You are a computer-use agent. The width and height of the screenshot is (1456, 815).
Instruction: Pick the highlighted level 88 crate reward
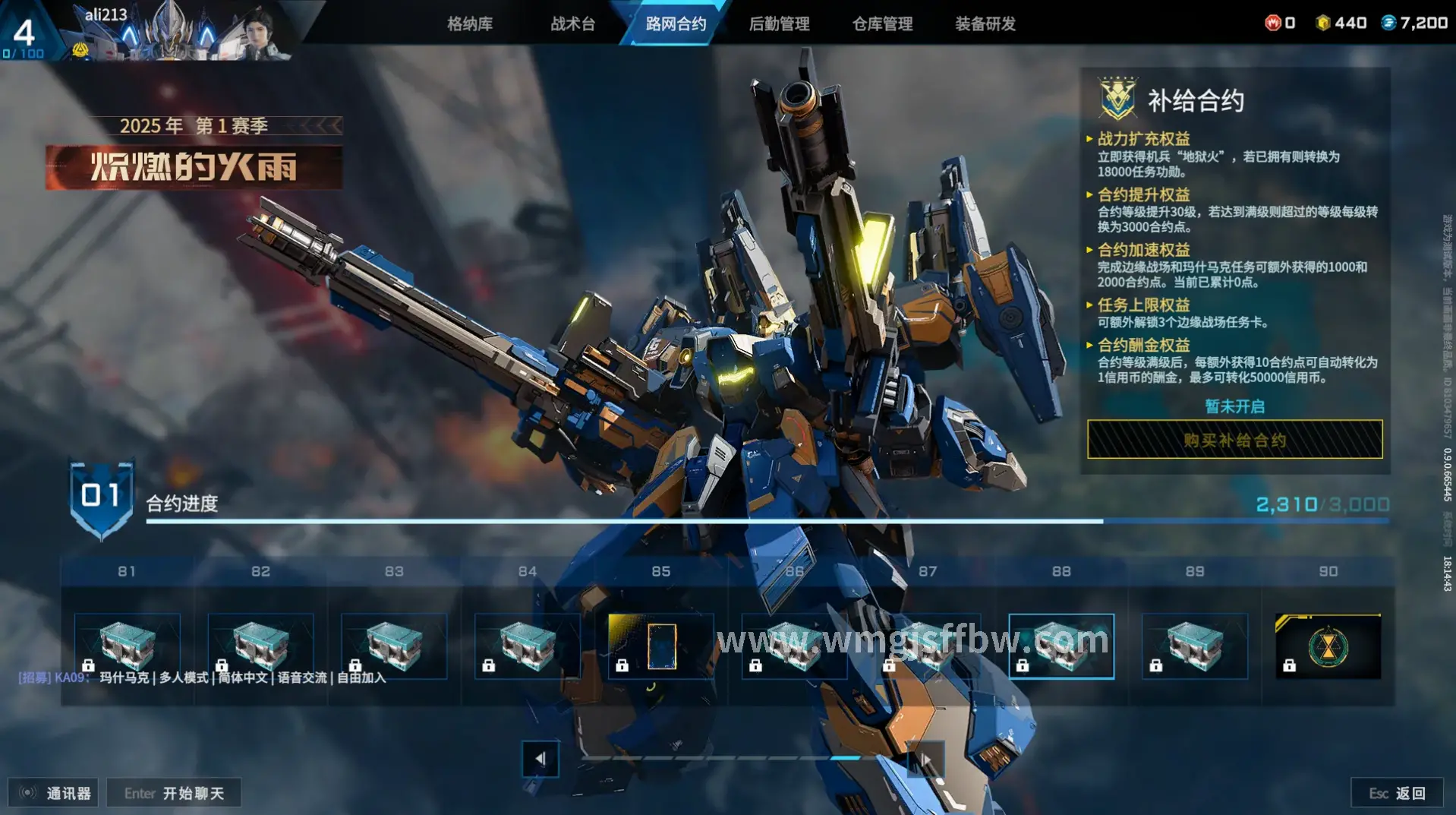coord(1061,646)
